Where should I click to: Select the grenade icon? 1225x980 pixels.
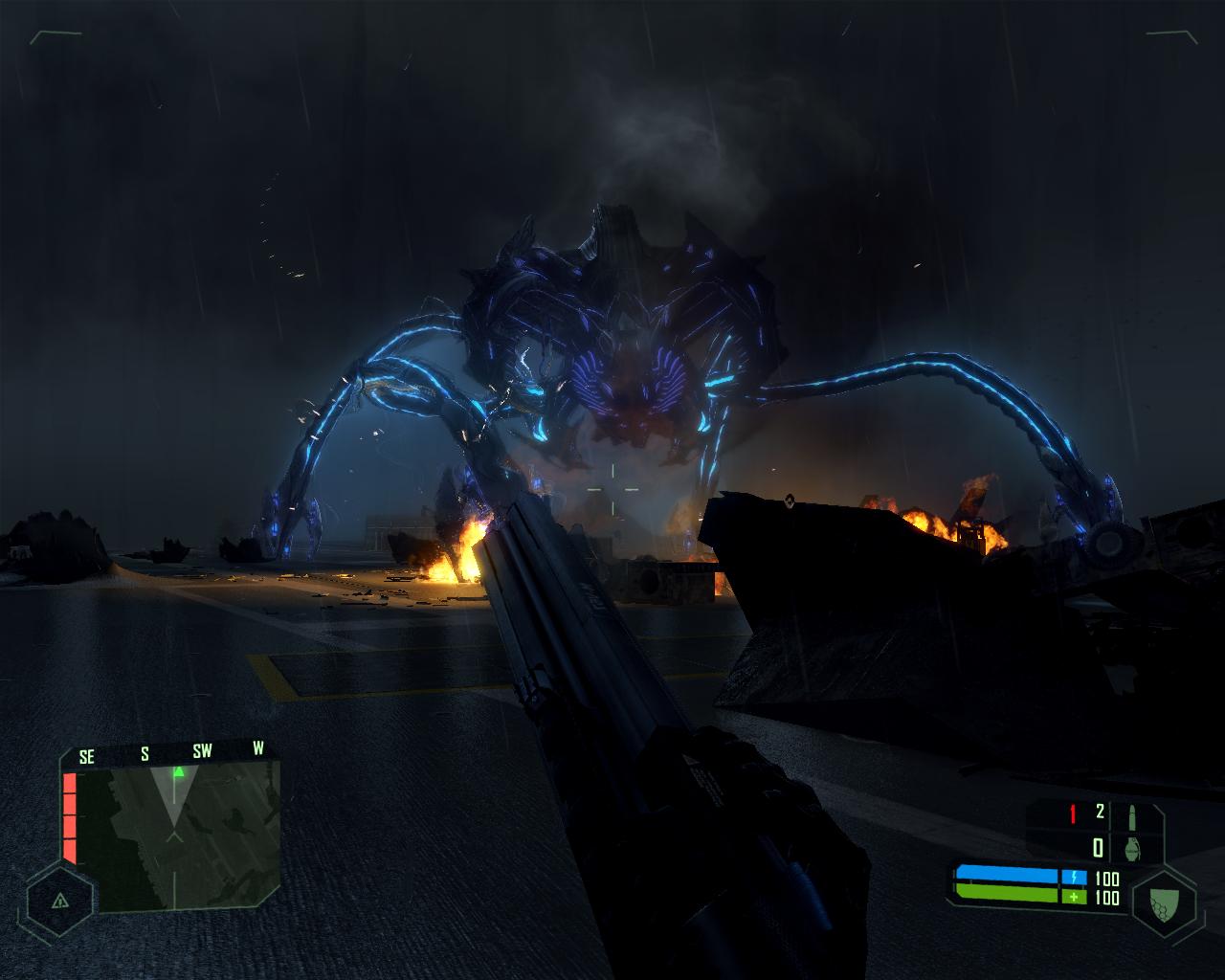click(1136, 847)
